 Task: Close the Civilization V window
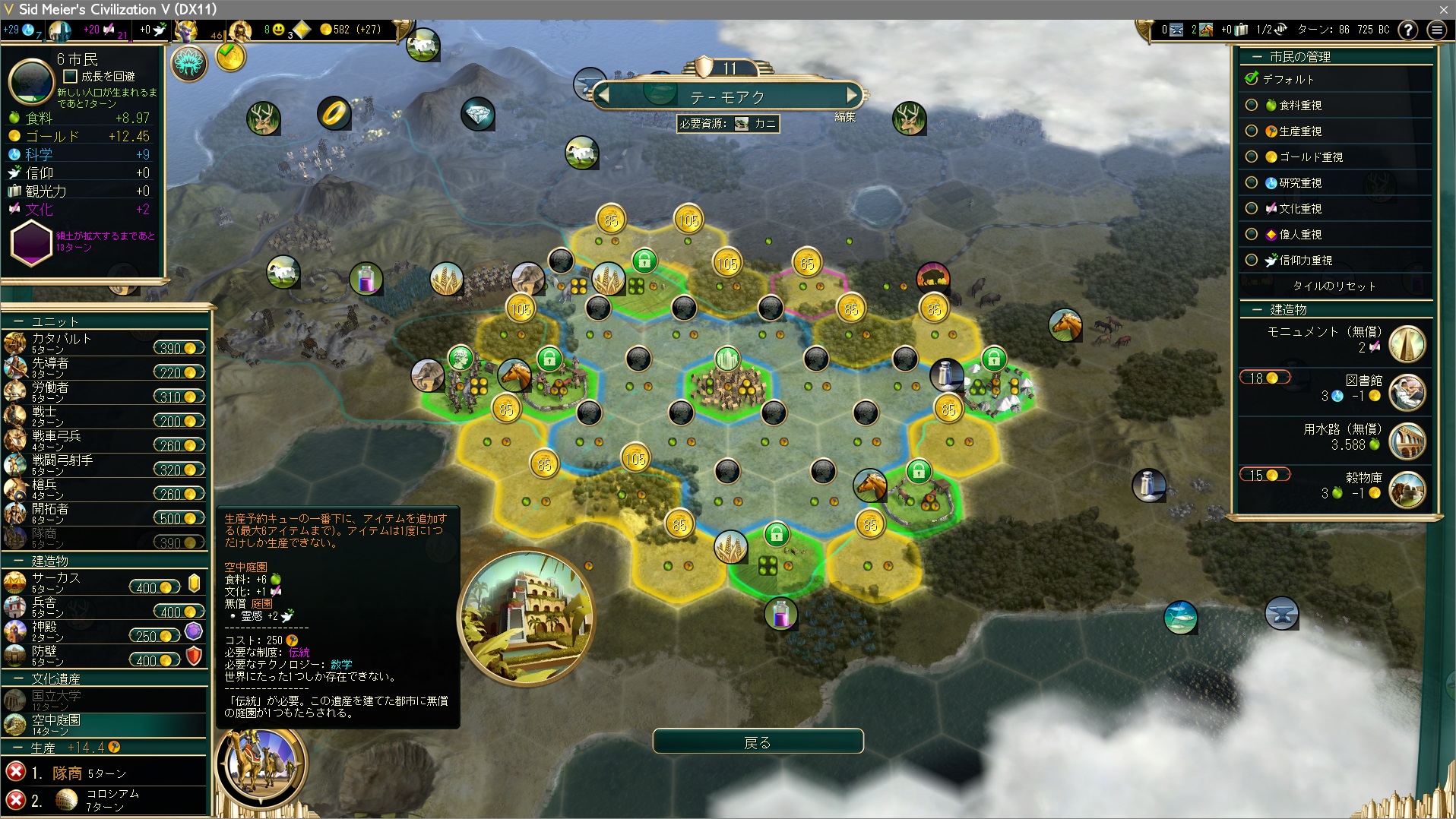coord(1443,9)
